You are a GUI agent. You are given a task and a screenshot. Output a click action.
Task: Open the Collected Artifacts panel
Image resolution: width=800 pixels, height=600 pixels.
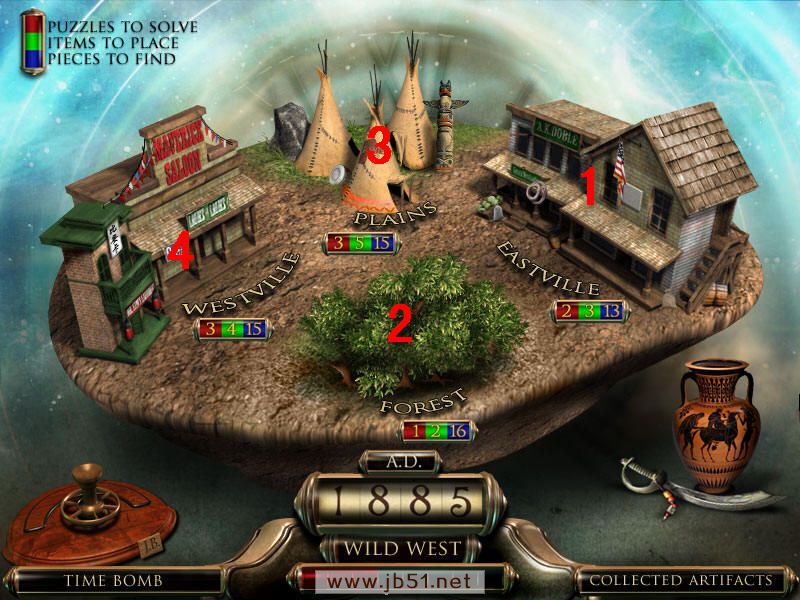click(x=680, y=579)
